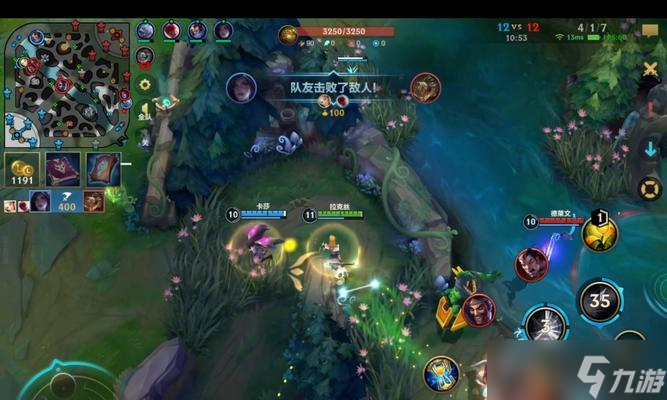The height and width of the screenshot is (400, 667).
Task: Target the enemy champion portrait beside the abilities
Action: 531,264
